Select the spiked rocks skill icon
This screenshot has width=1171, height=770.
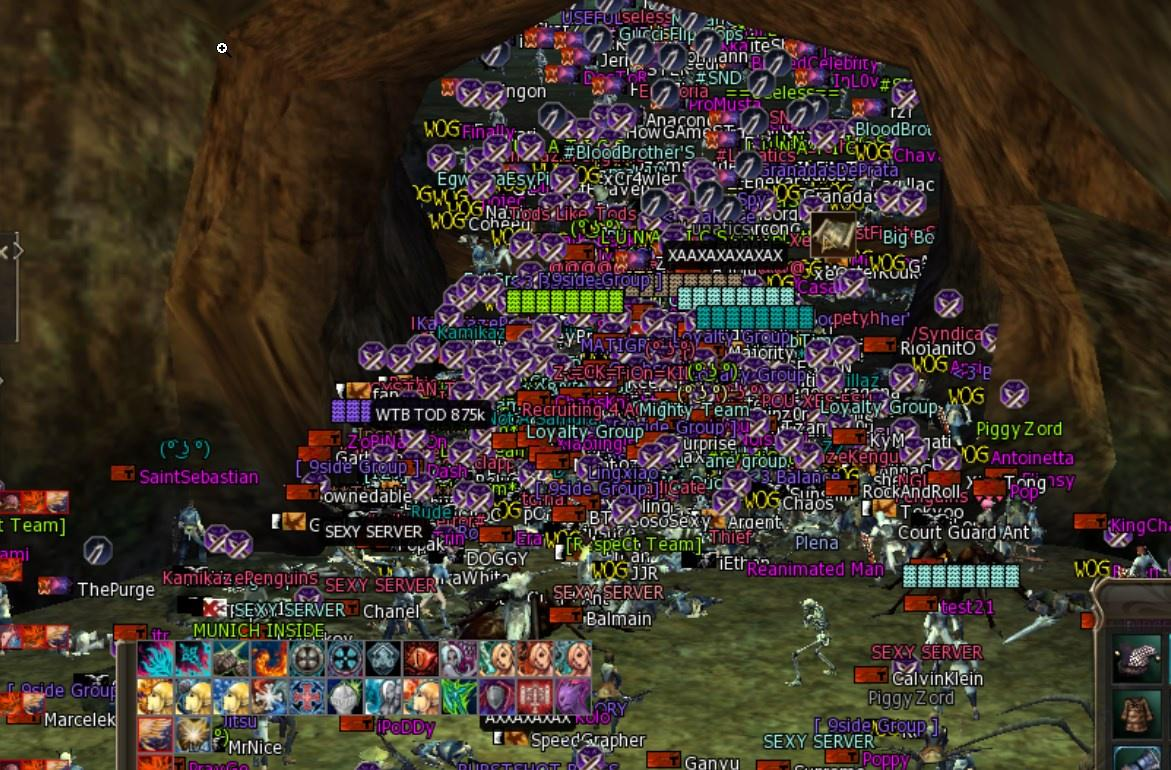coord(230,659)
